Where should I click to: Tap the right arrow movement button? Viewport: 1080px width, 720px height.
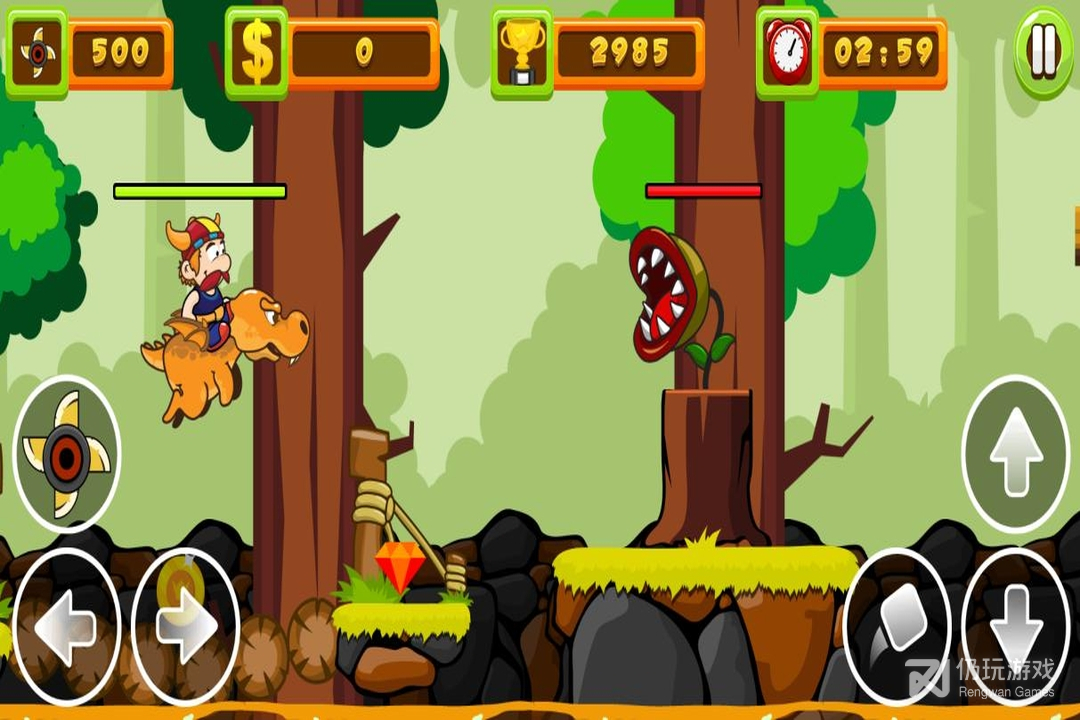186,627
